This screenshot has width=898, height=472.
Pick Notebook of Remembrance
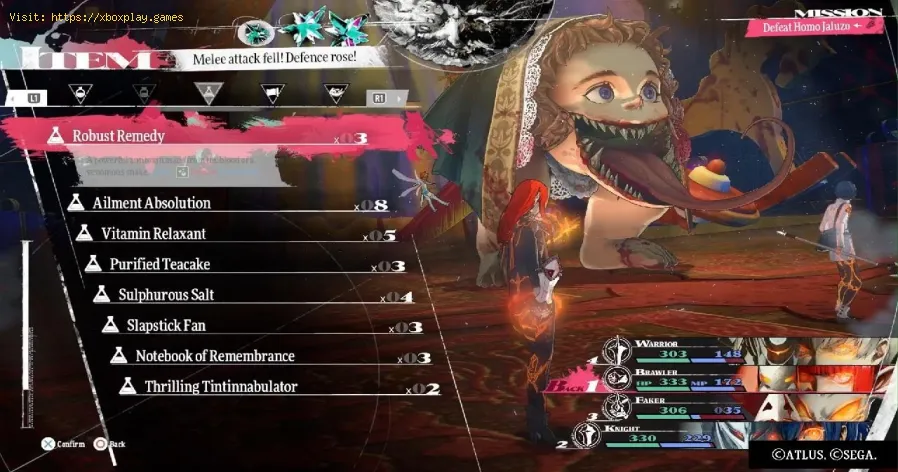214,356
